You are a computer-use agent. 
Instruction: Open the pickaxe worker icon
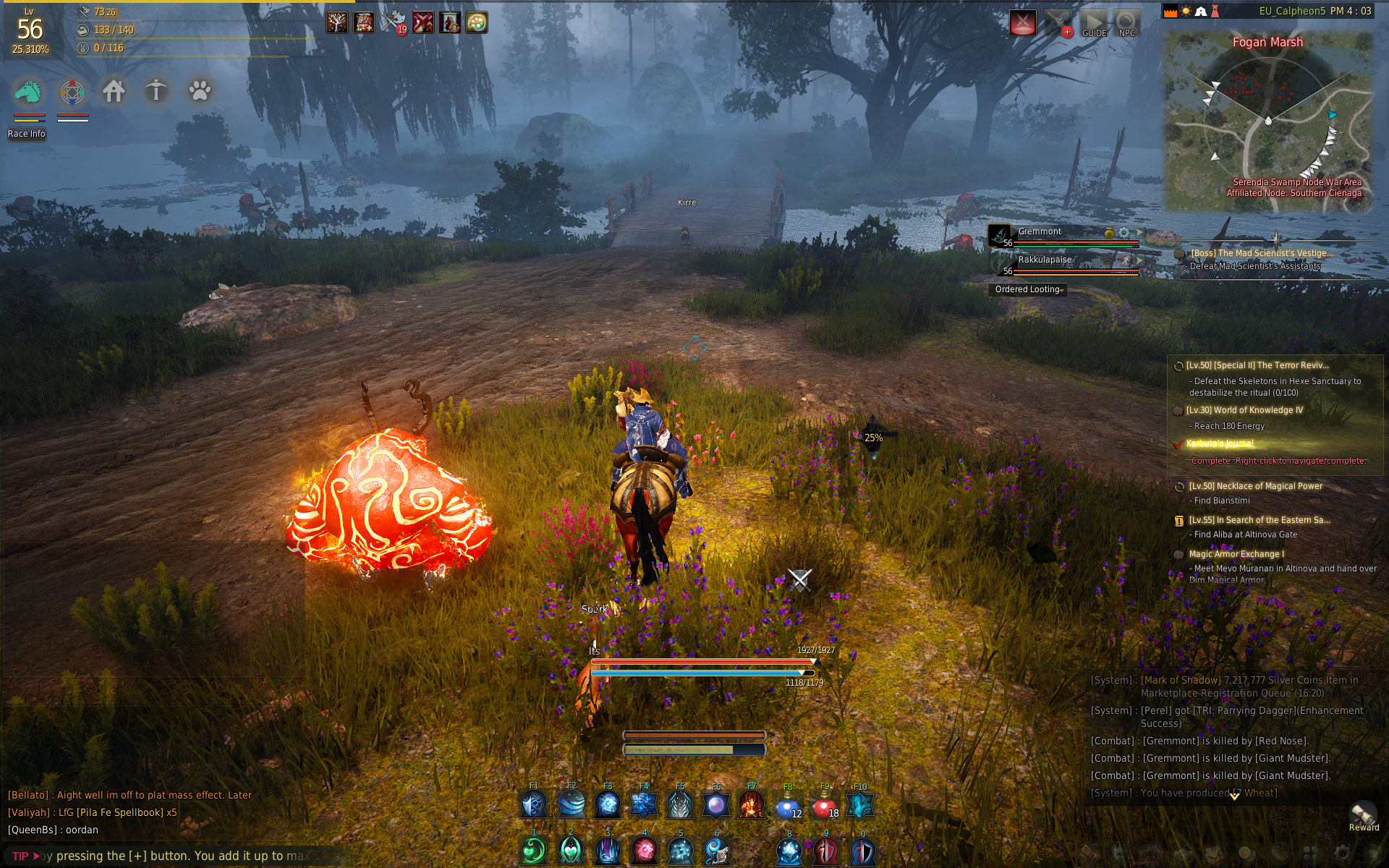[x=156, y=91]
